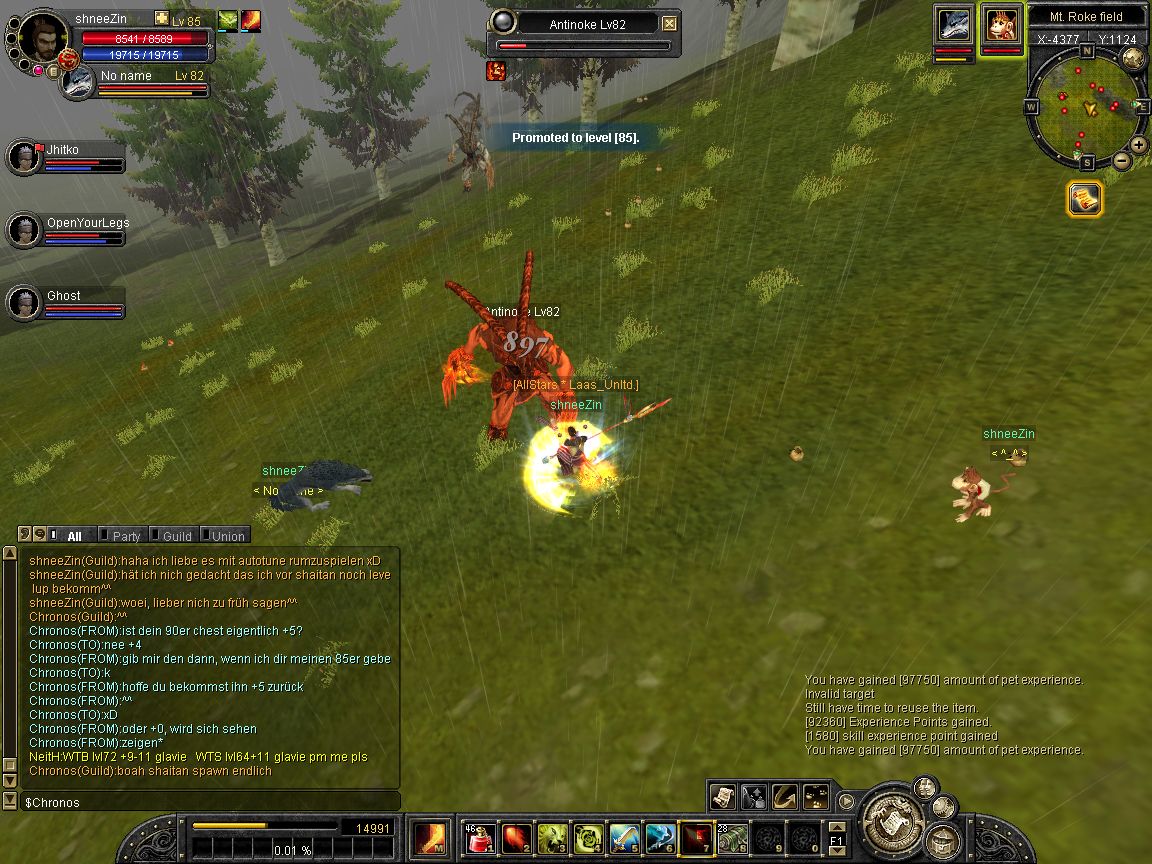1152x864 pixels.
Task: Zoom out the minimap
Action: pyautogui.click(x=1122, y=160)
